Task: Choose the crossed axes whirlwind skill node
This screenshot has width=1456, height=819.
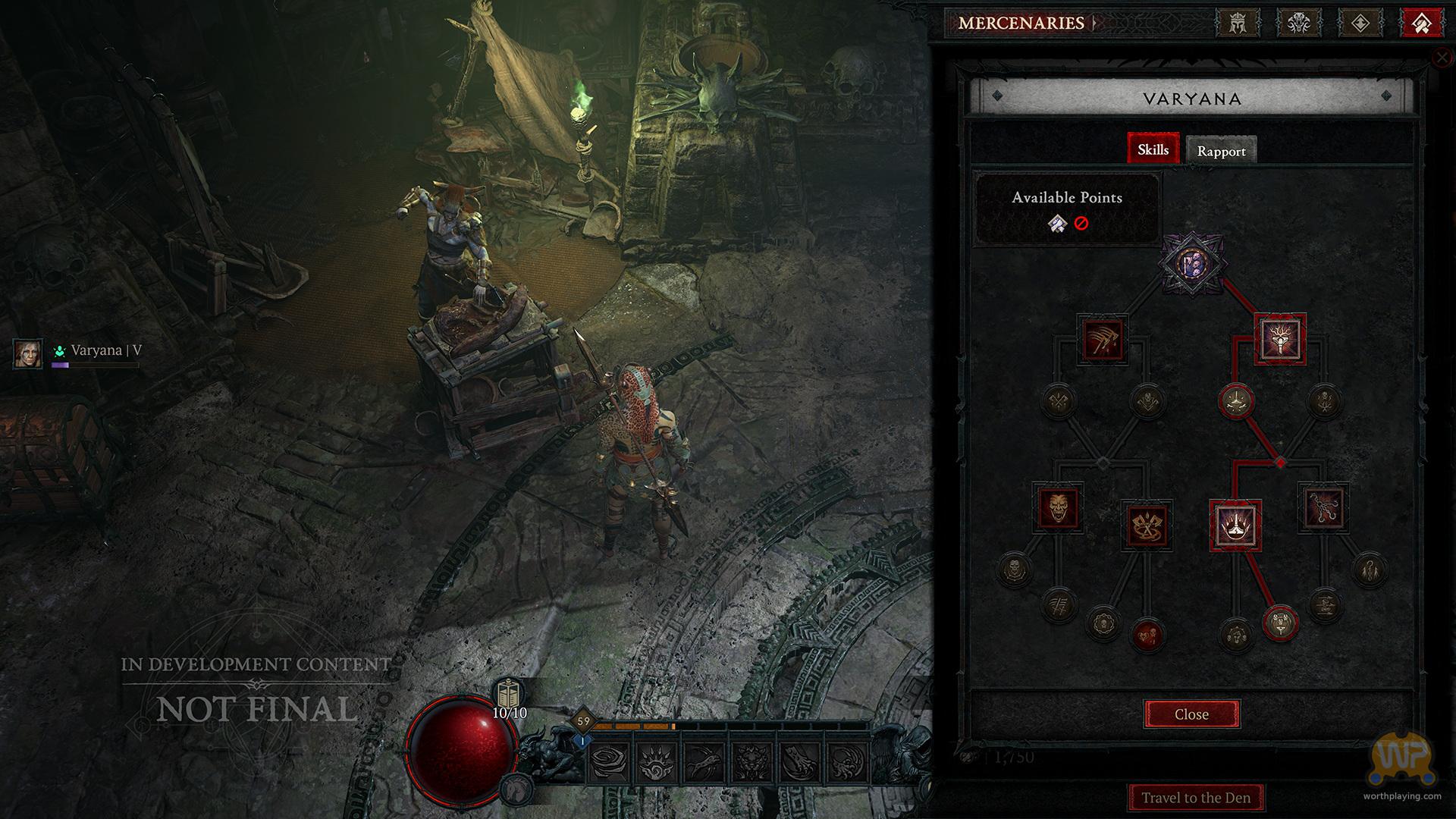Action: [1146, 525]
